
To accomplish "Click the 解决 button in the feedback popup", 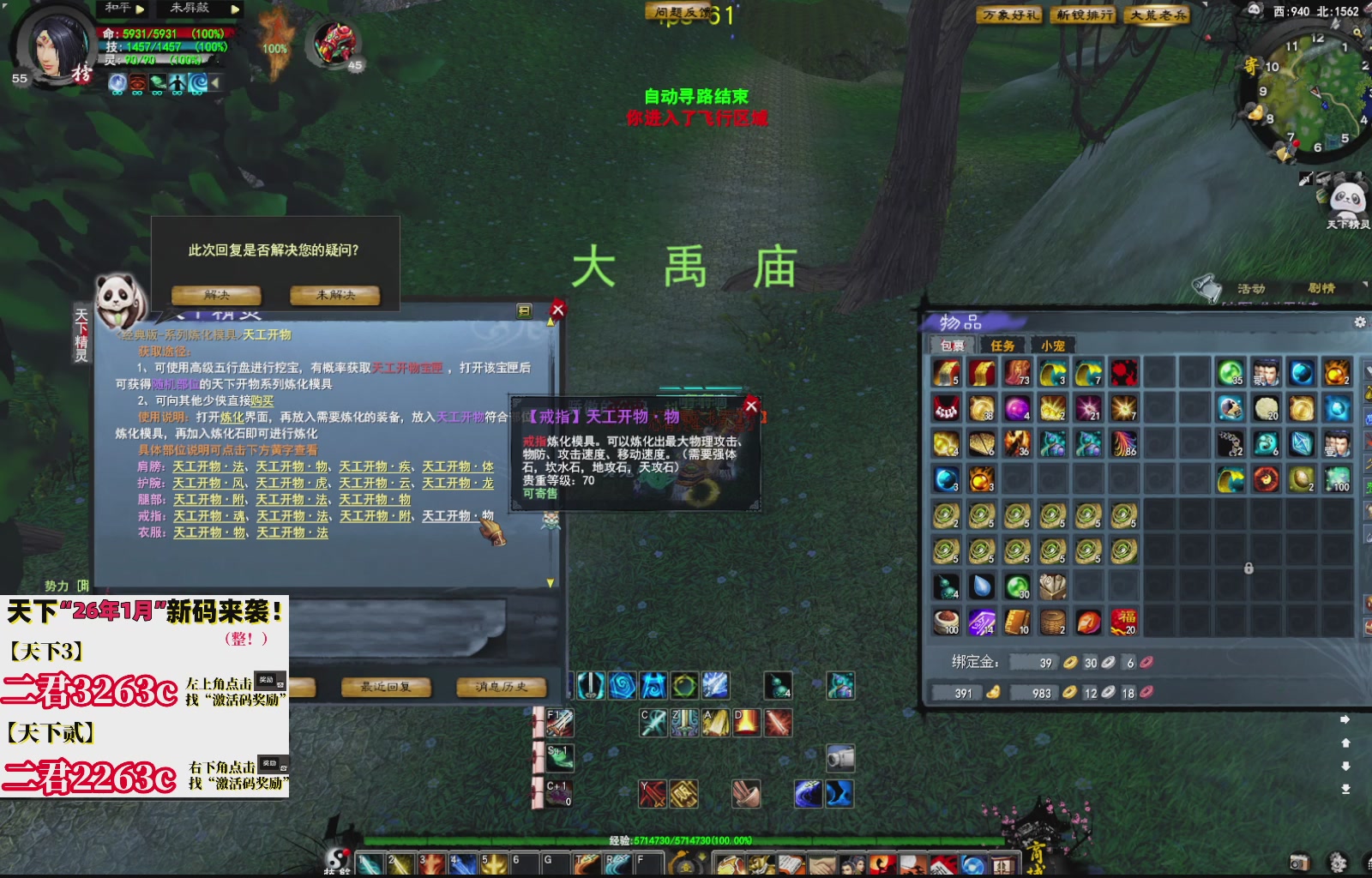I will pos(214,294).
